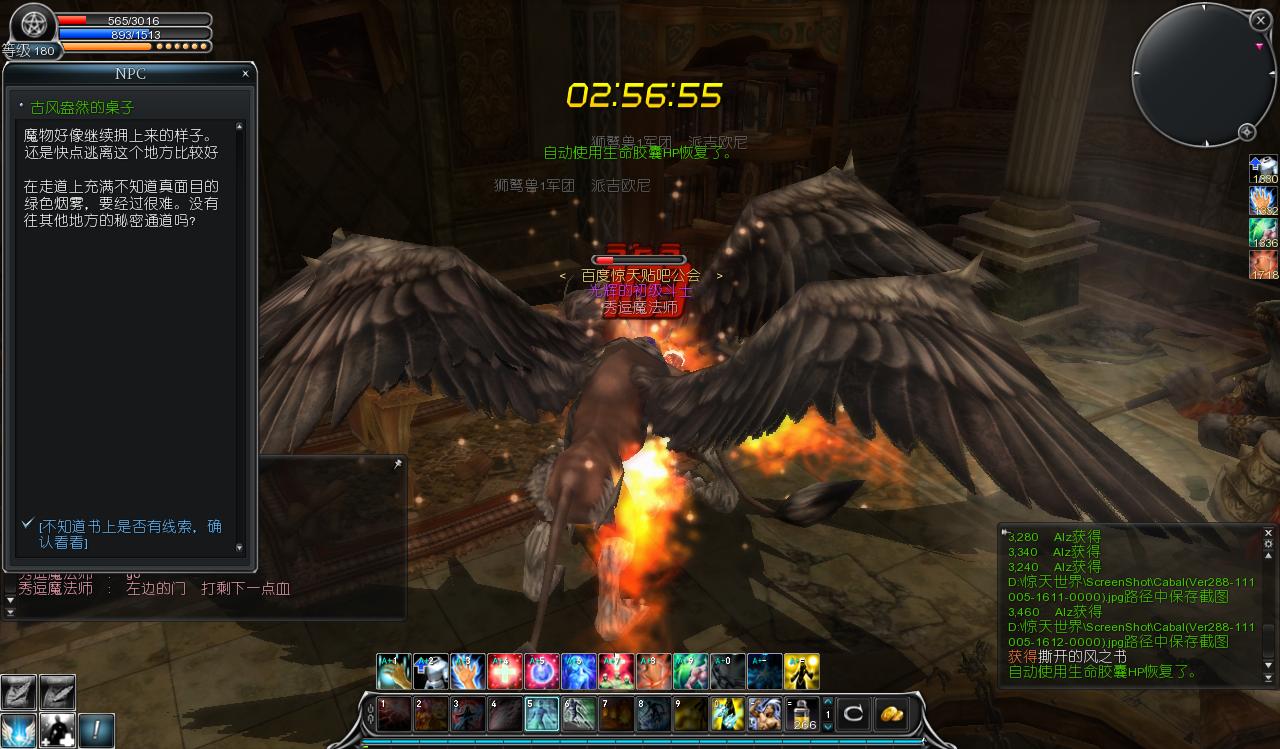Click the minimap's compass star button
Screen dimensions: 1280x749
point(1247,132)
